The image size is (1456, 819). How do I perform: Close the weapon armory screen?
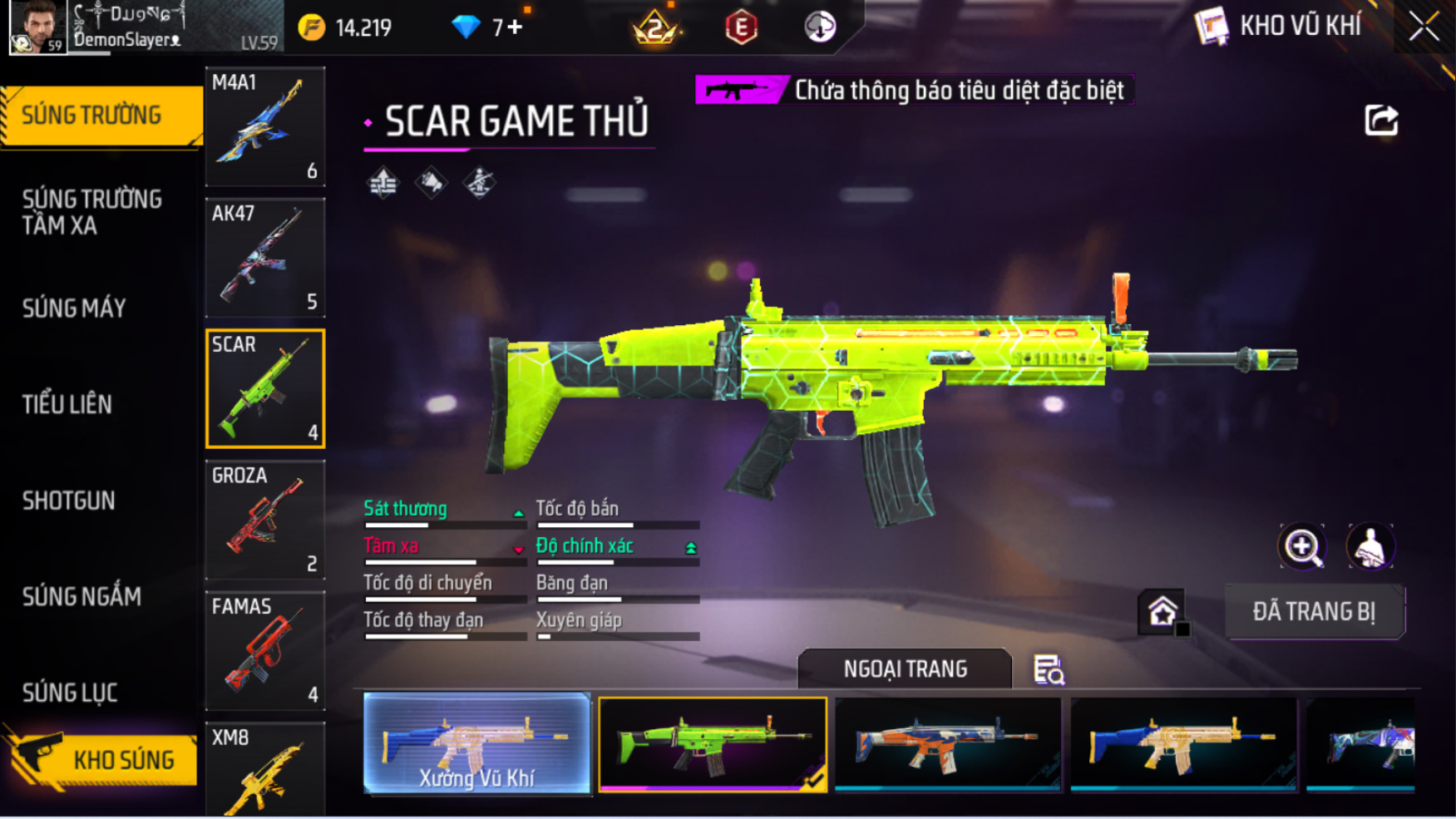tap(1424, 27)
